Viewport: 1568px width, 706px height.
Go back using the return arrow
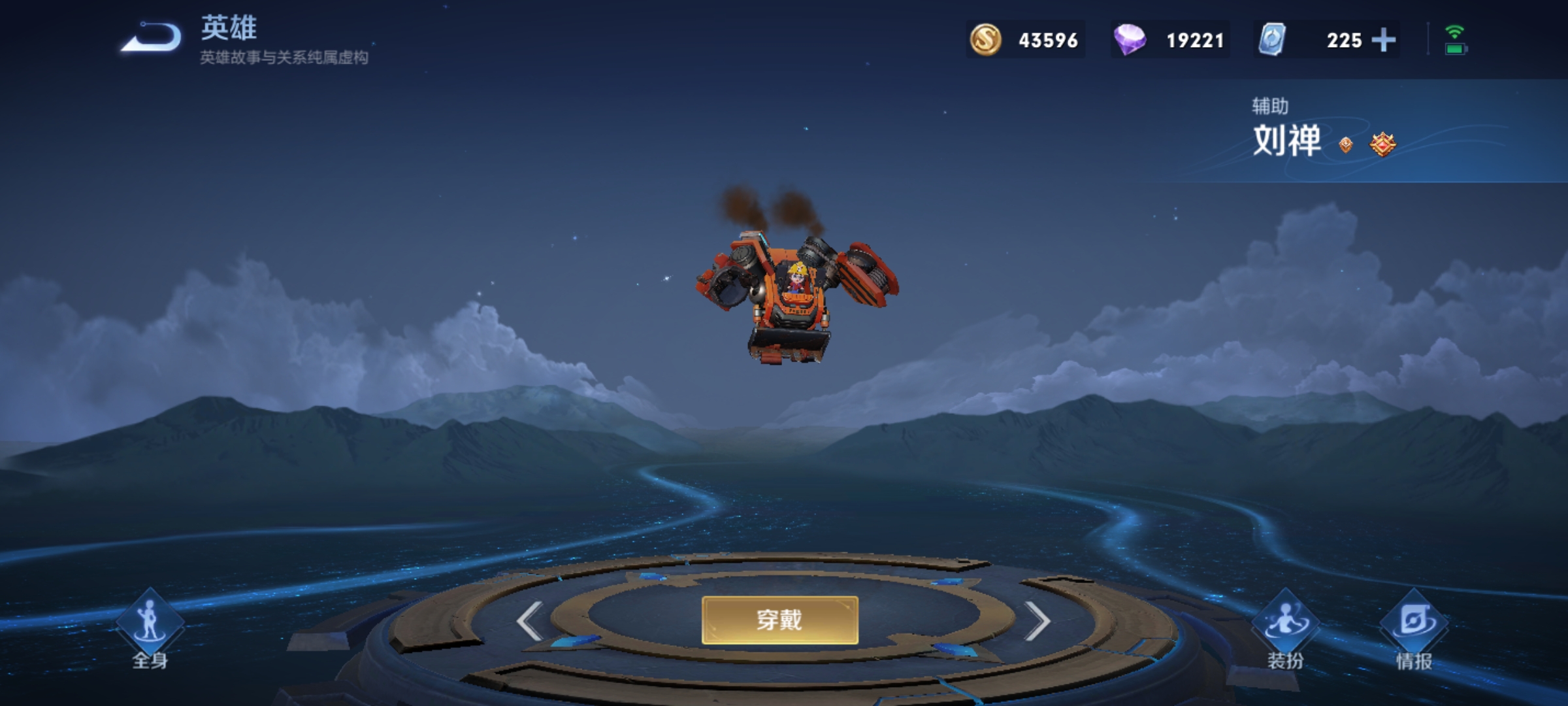[152, 38]
